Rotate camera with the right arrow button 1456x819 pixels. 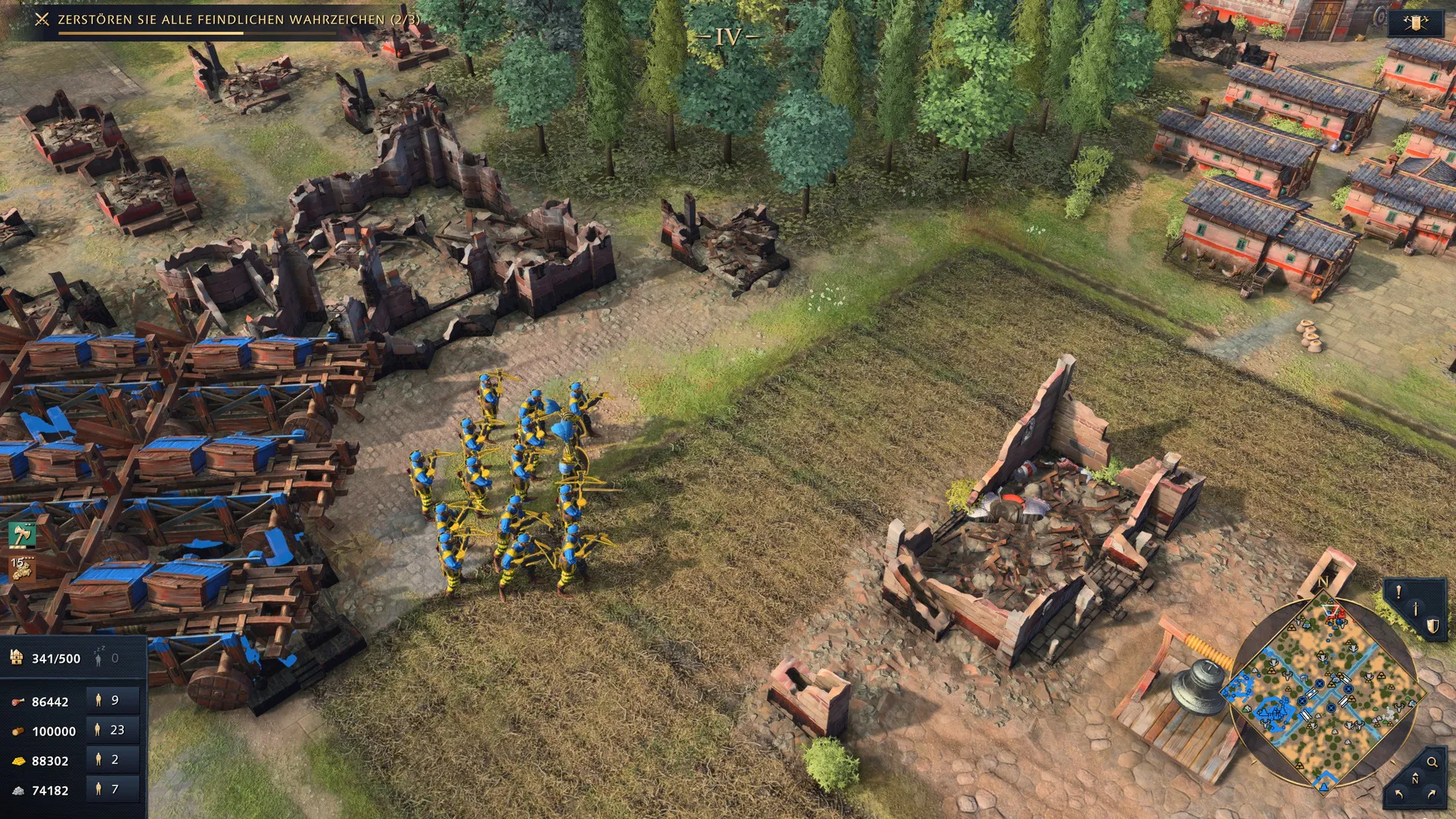point(1432,794)
